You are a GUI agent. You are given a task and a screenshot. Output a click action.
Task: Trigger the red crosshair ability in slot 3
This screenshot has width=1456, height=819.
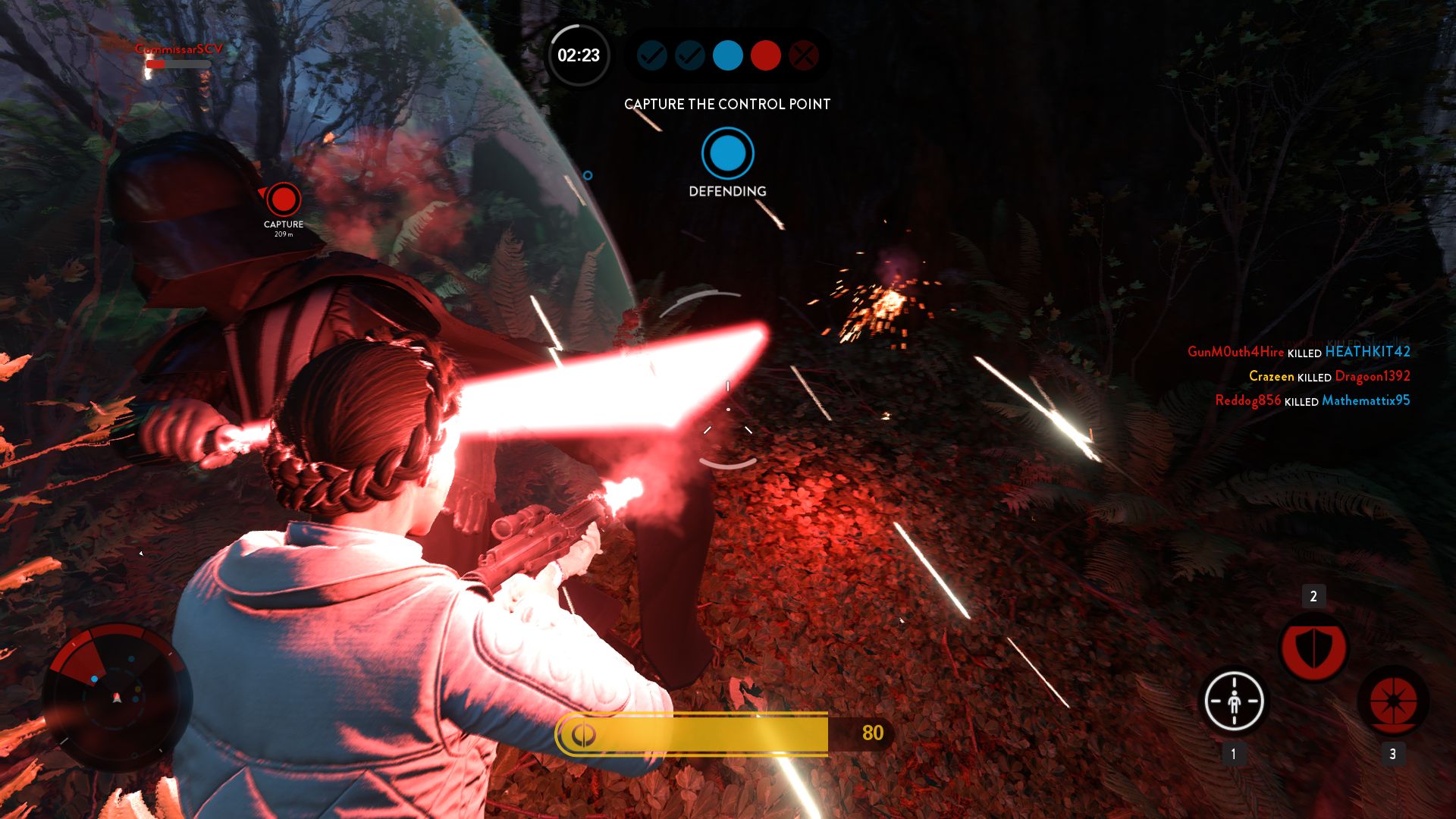tap(1393, 701)
